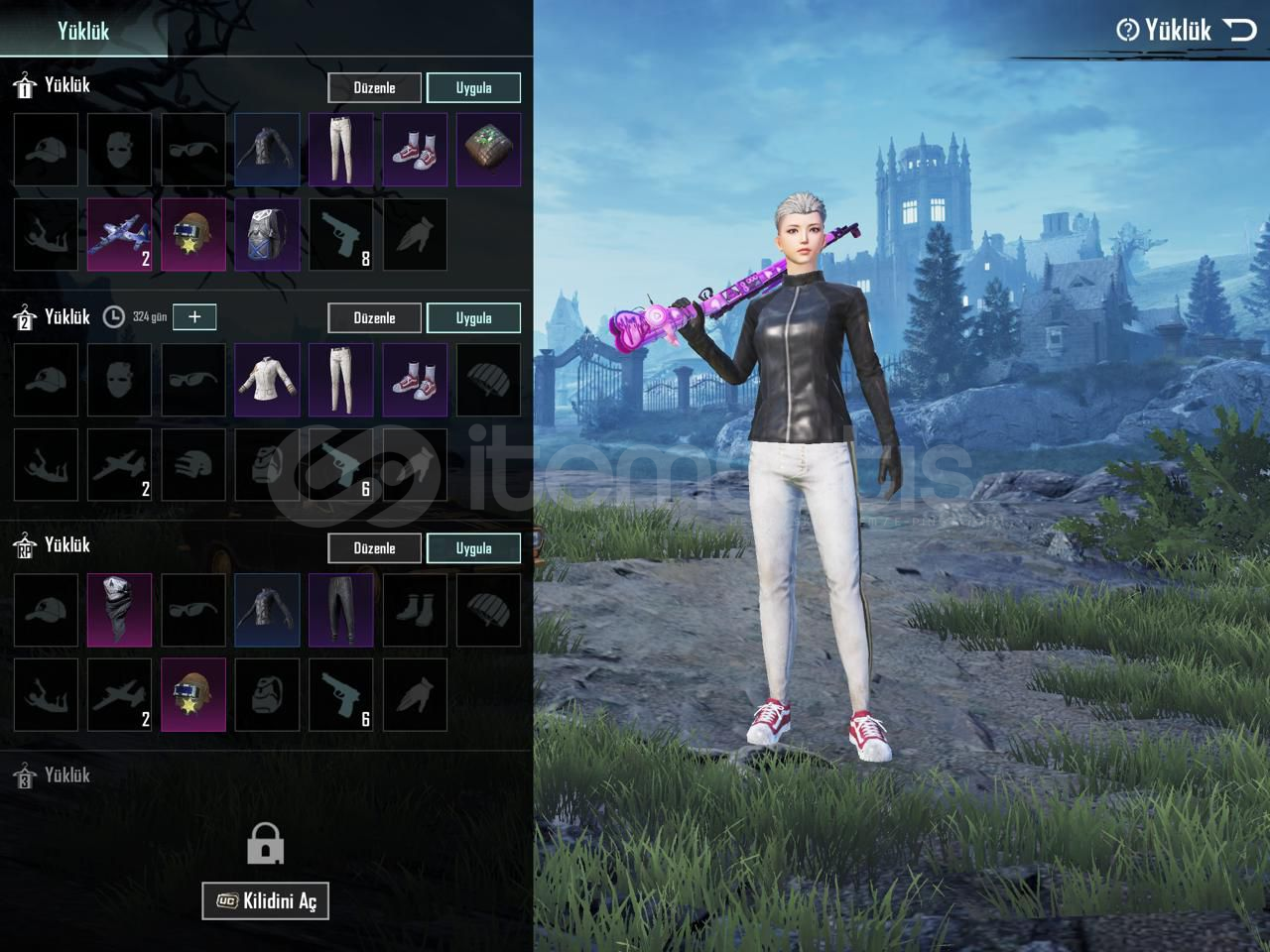
Task: Apply loadout 1 with Uygula
Action: [473, 87]
